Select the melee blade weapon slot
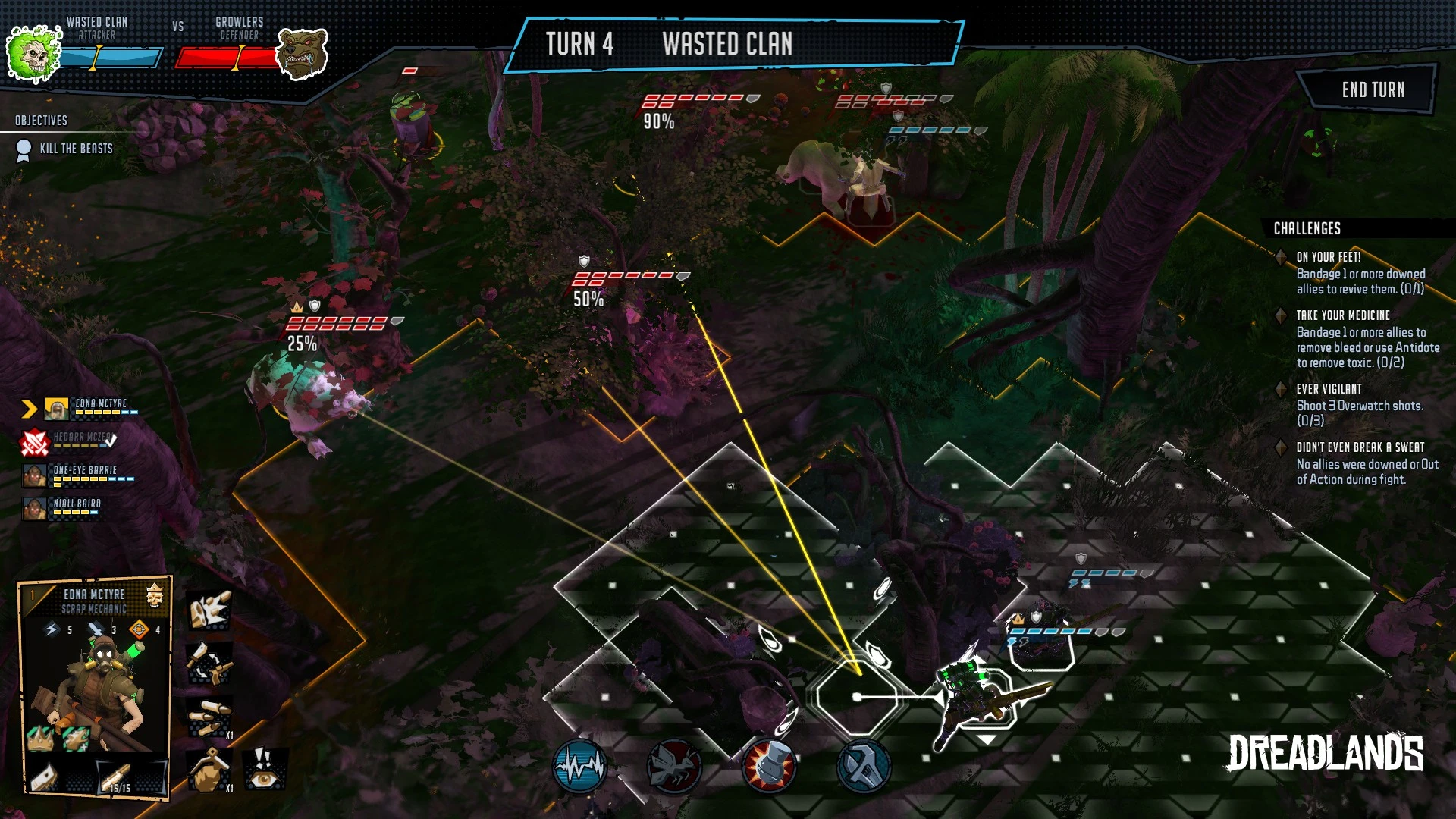 coord(45,777)
